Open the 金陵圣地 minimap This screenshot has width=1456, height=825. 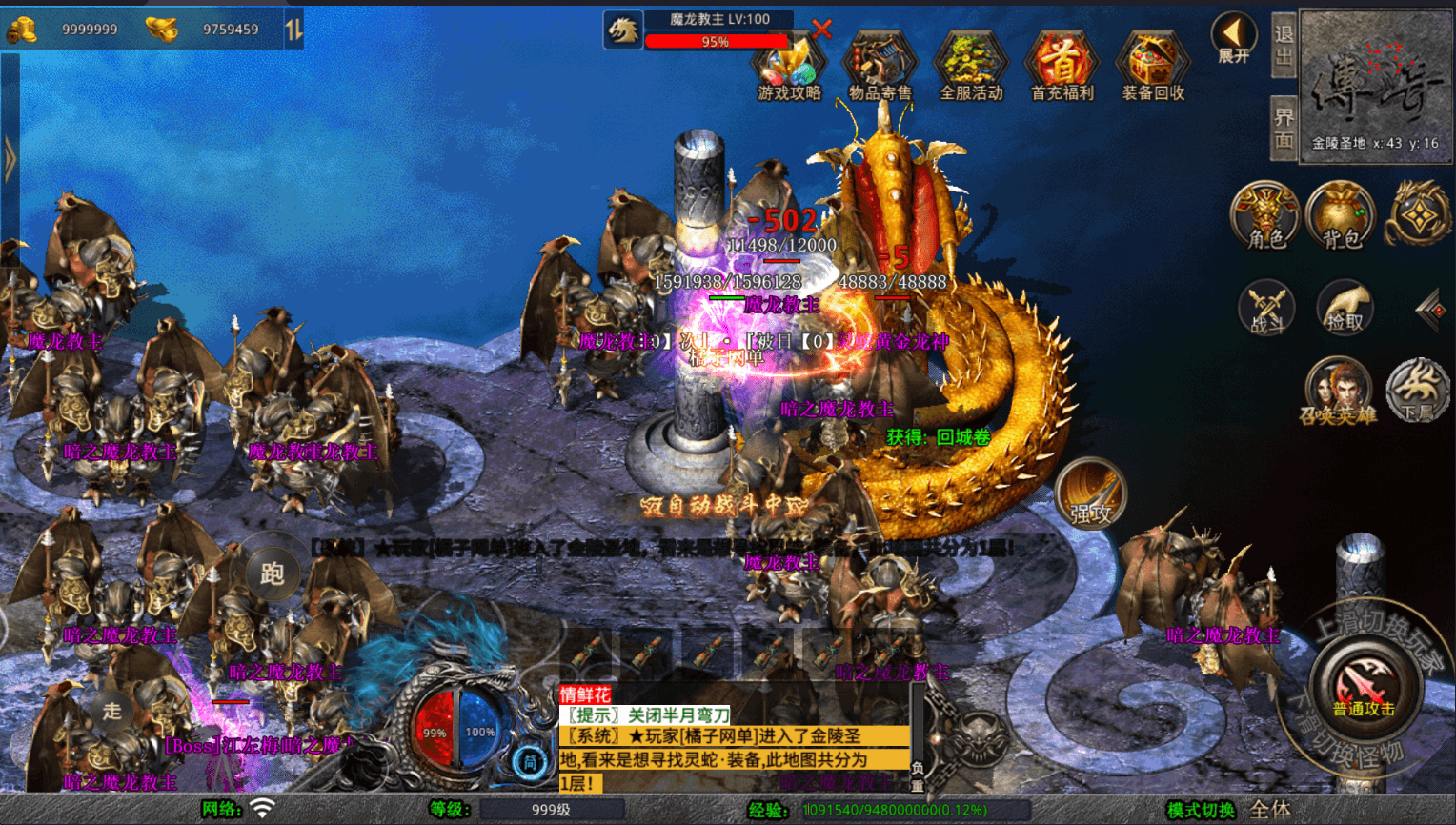(x=1376, y=88)
